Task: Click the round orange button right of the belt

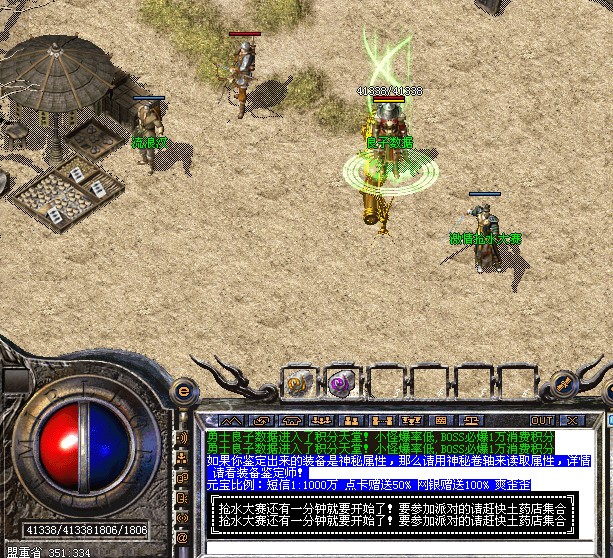Action: [x=565, y=383]
